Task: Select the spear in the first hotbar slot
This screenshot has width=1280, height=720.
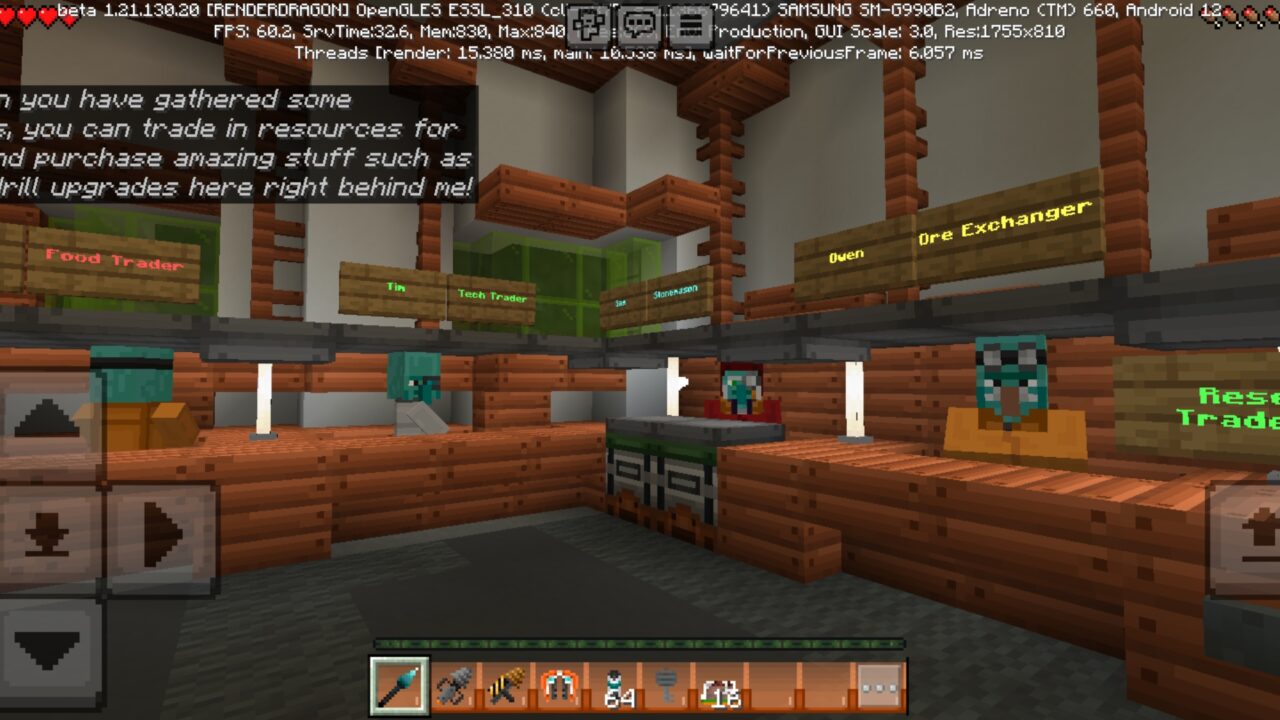Action: [x=400, y=684]
